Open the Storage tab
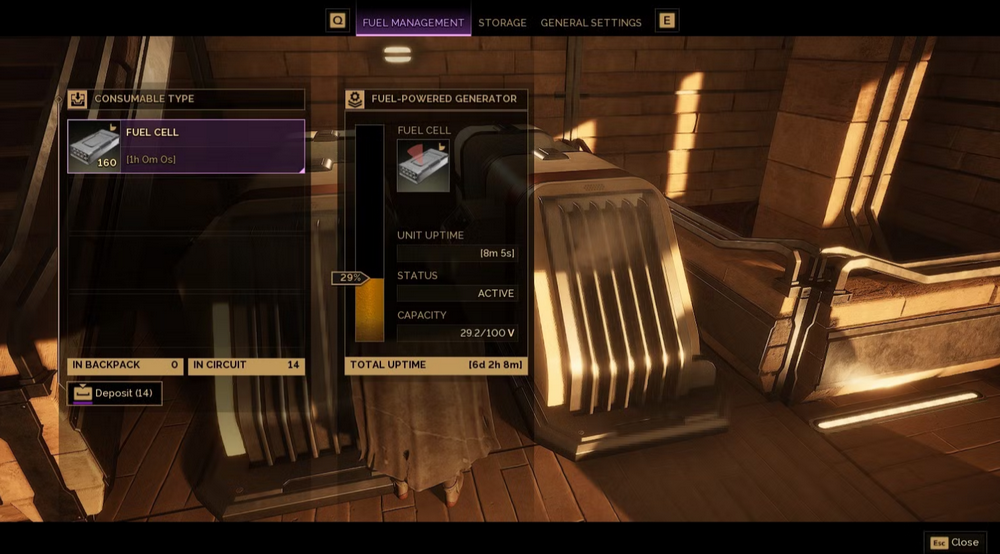Viewport: 1000px width, 554px height. click(502, 22)
